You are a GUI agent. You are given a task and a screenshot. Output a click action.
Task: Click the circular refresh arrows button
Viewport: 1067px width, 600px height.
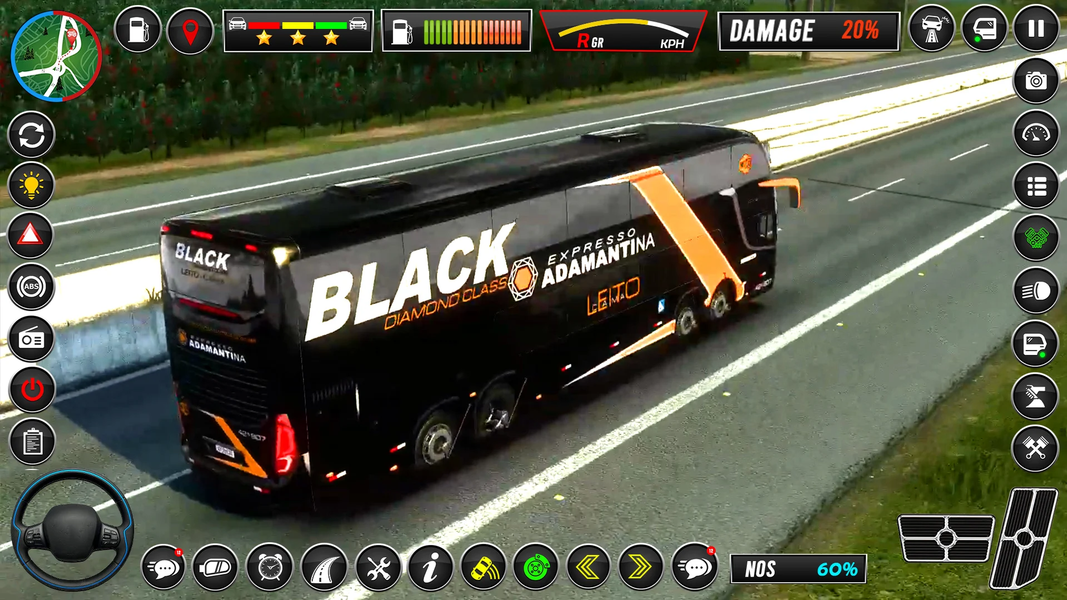tap(31, 134)
